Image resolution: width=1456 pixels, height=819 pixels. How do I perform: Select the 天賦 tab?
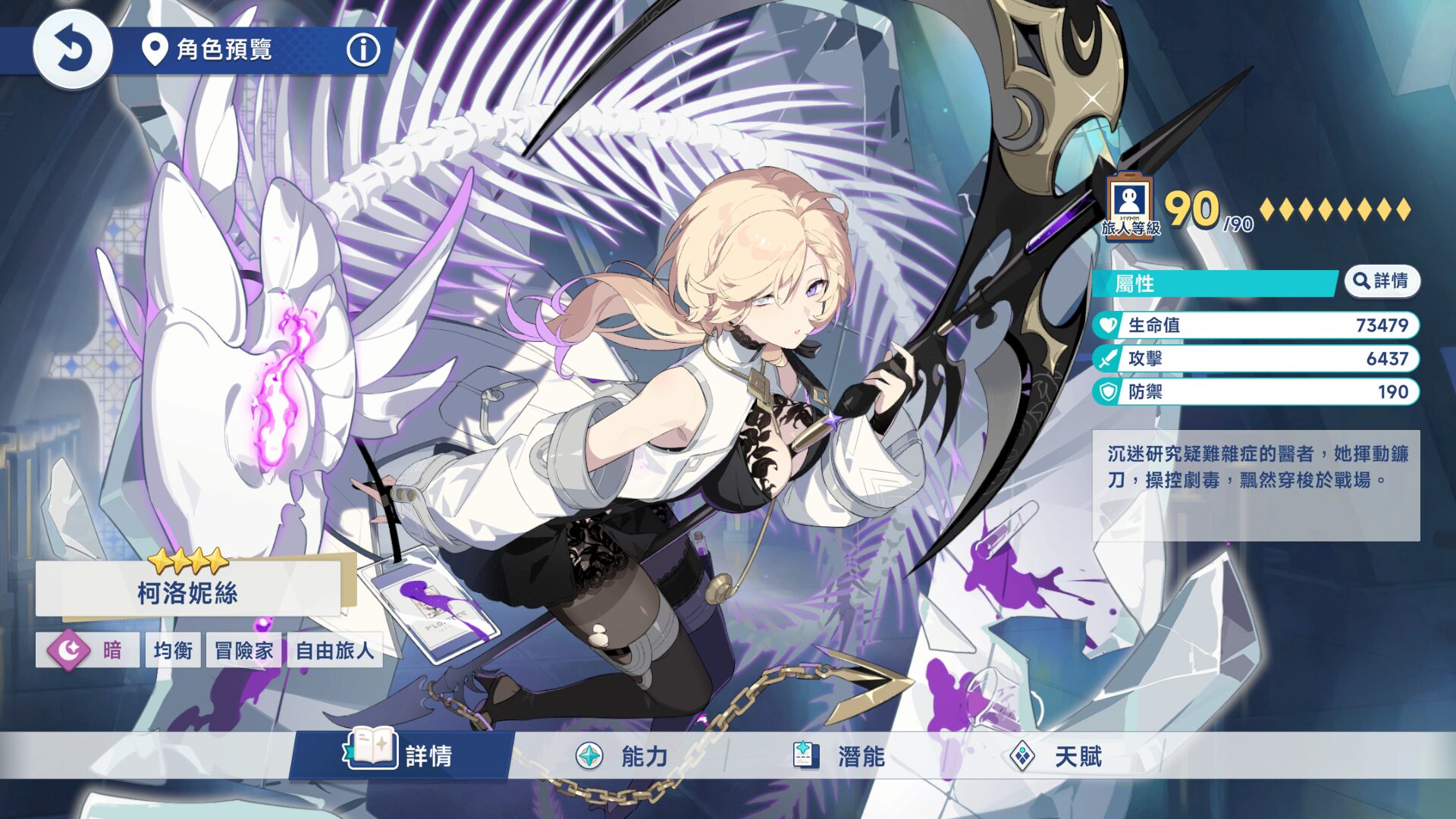pyautogui.click(x=1056, y=755)
